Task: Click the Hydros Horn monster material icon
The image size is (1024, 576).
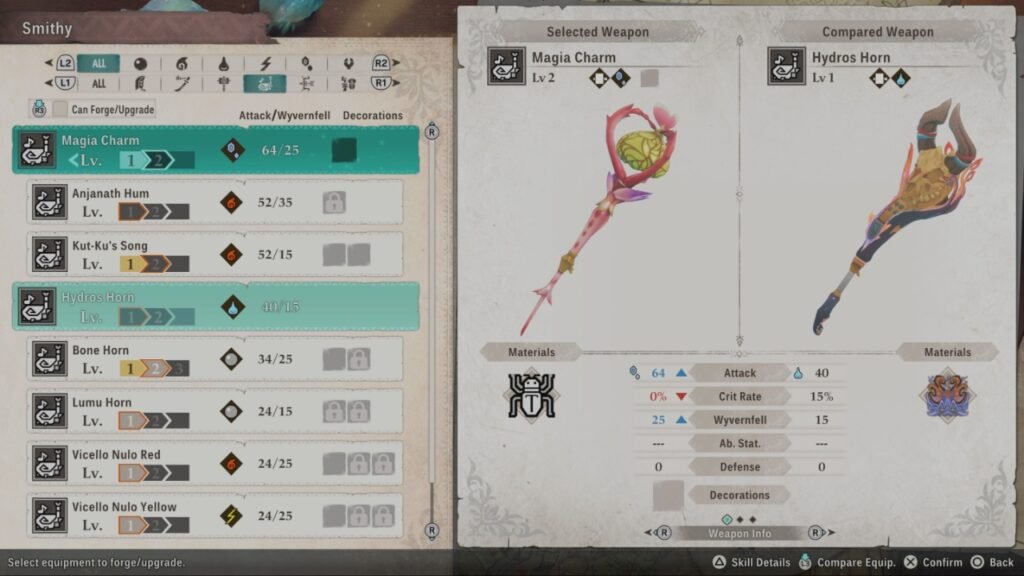Action: pos(946,393)
